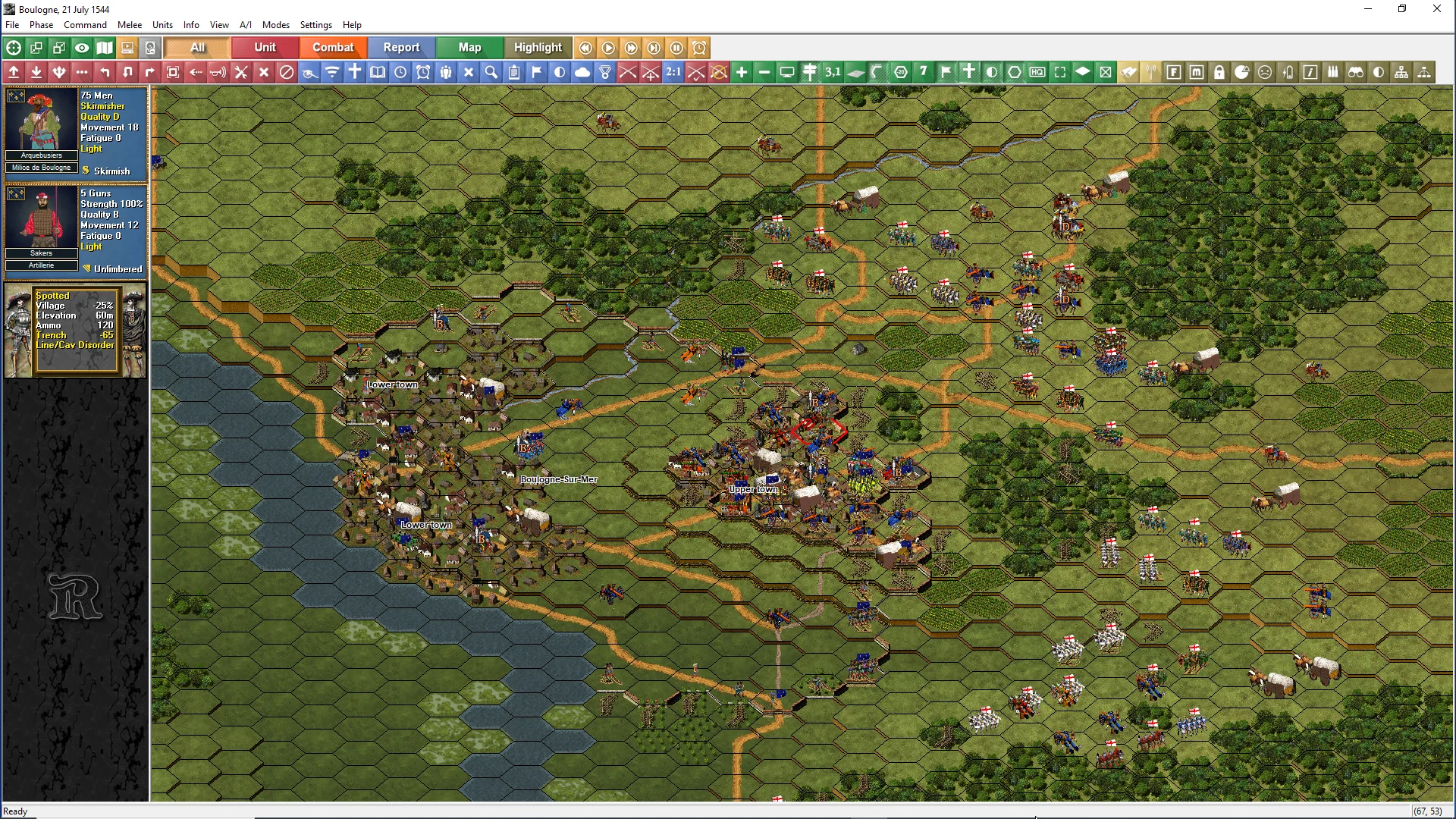
Task: Select the Arquebusiers unit card
Action: 76,131
